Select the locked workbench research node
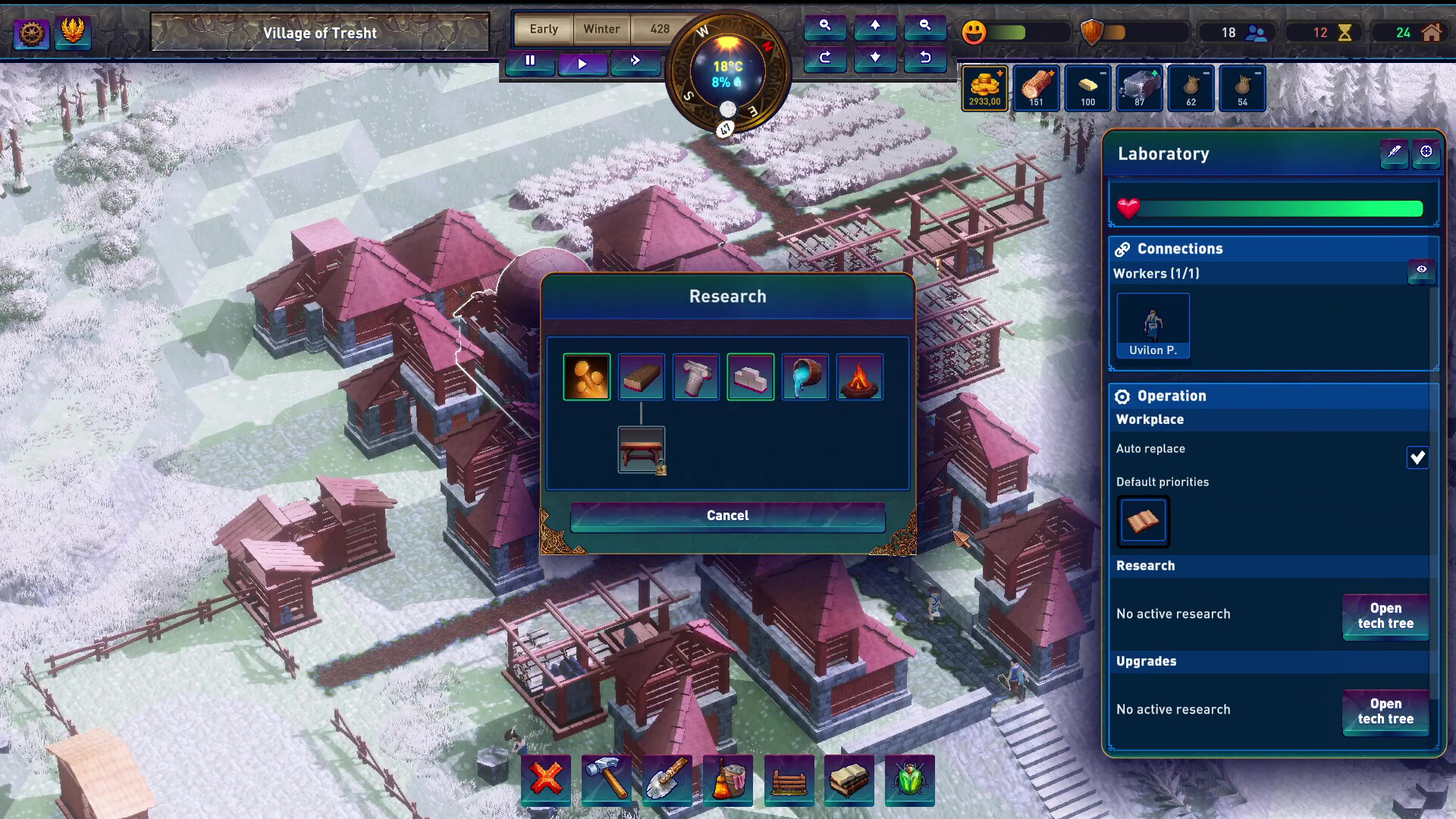 pyautogui.click(x=642, y=450)
